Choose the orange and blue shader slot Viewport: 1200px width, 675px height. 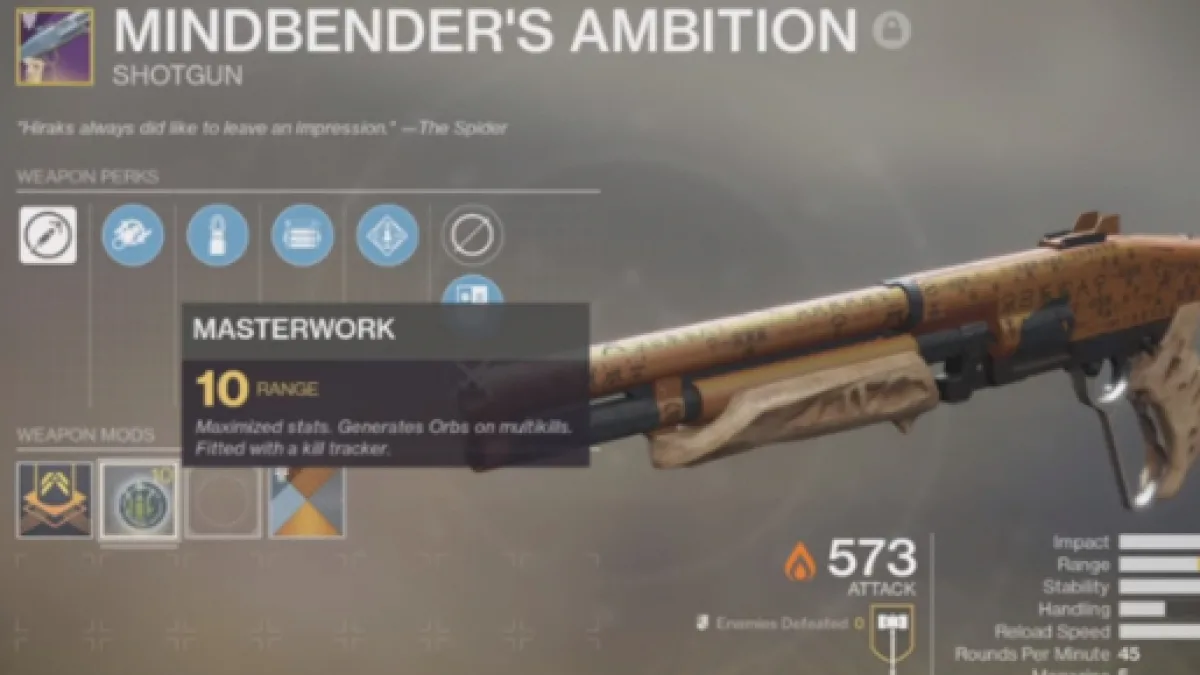(x=307, y=499)
